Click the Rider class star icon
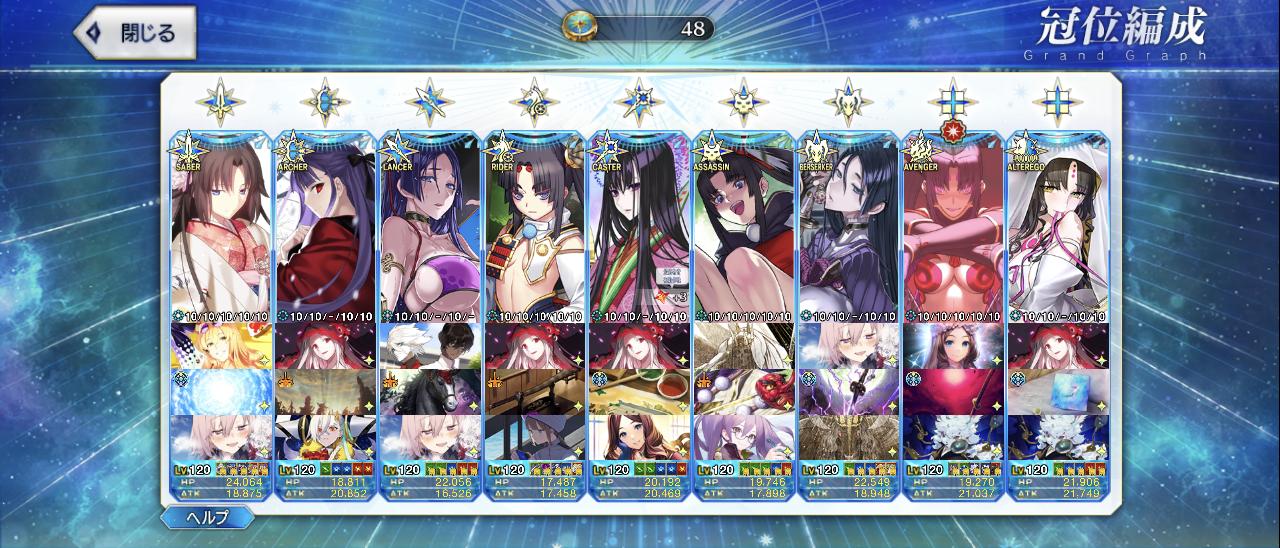 (x=534, y=101)
